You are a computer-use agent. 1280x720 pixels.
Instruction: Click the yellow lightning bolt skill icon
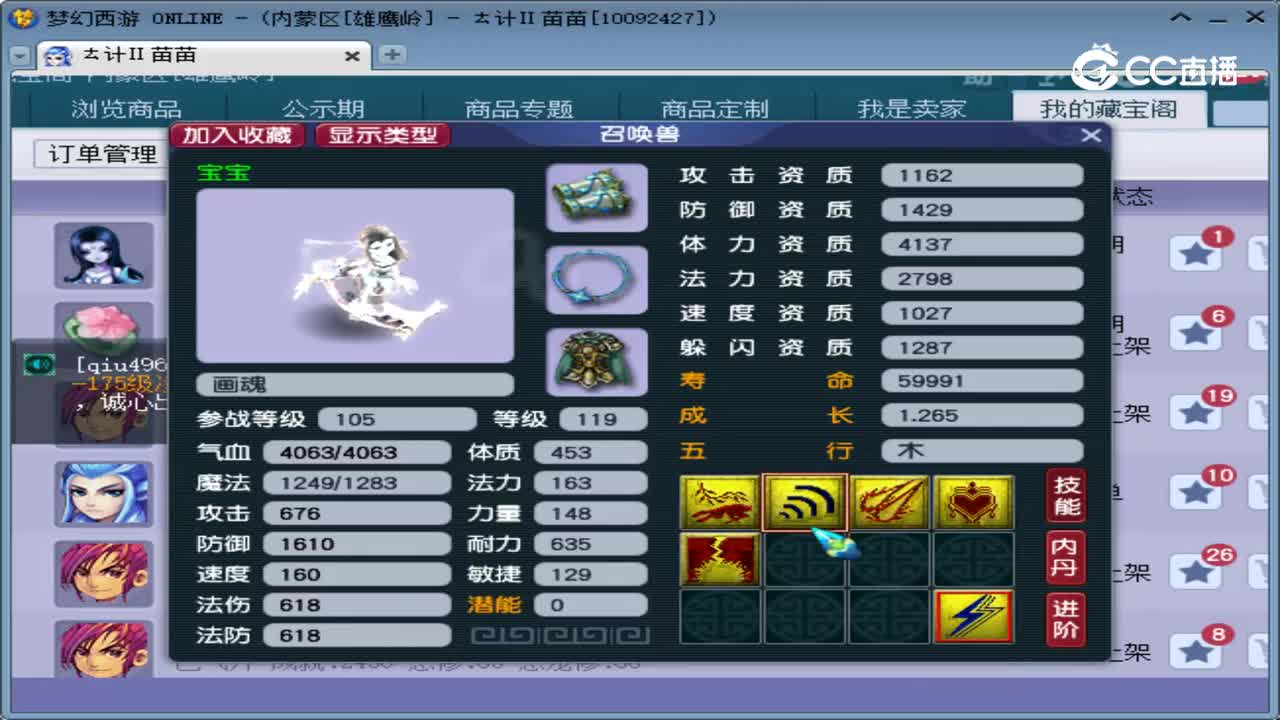[x=973, y=617]
